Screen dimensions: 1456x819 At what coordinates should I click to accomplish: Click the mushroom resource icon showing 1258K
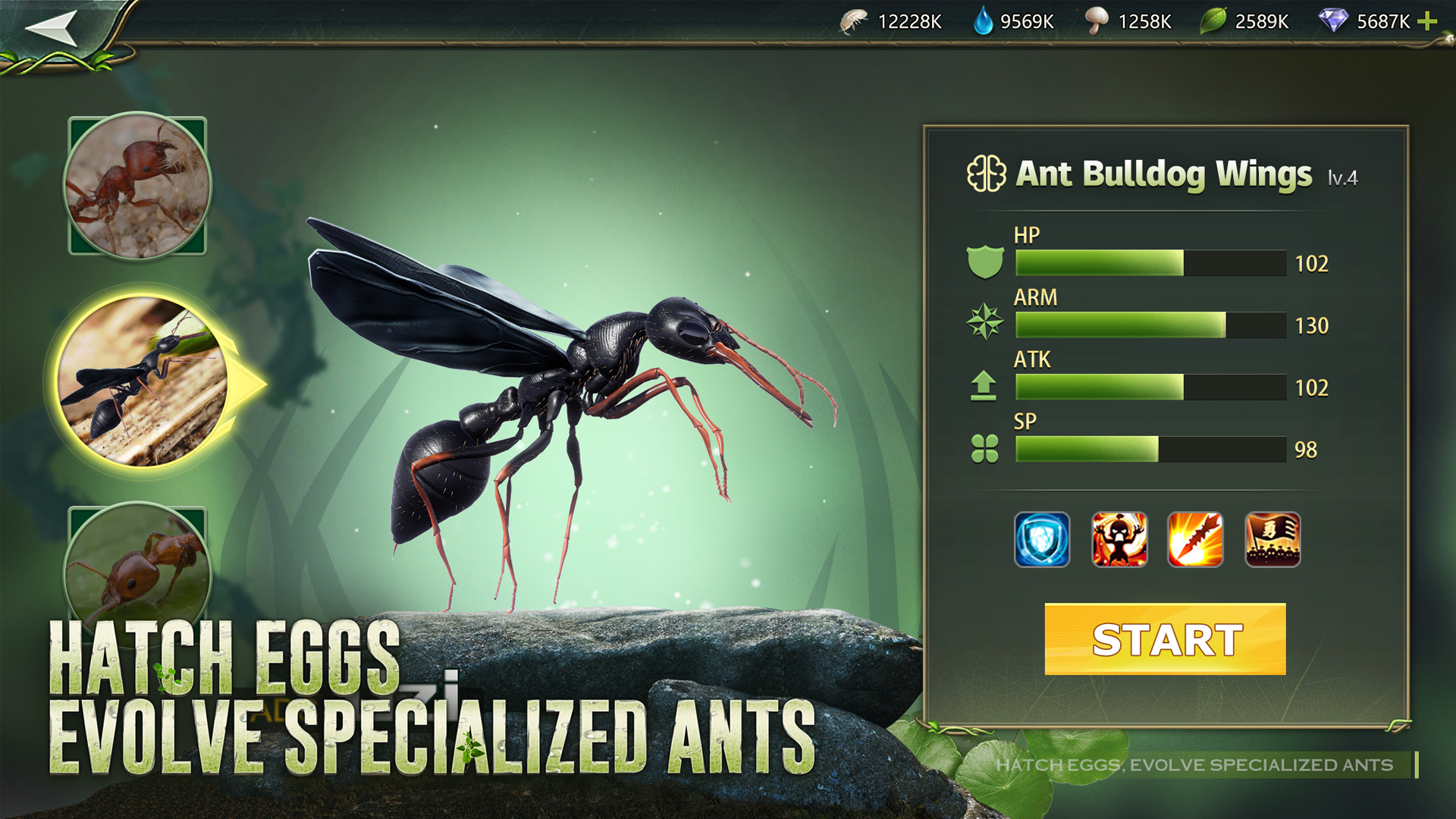coord(1098,20)
